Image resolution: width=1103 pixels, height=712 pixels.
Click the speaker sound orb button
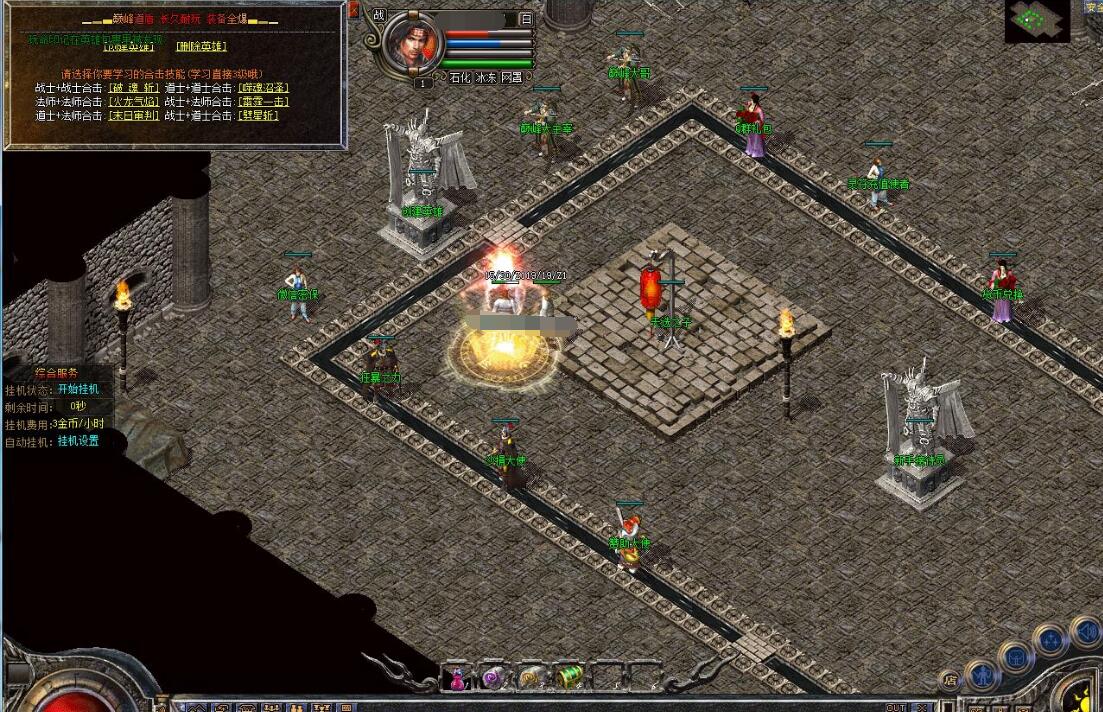[1086, 630]
